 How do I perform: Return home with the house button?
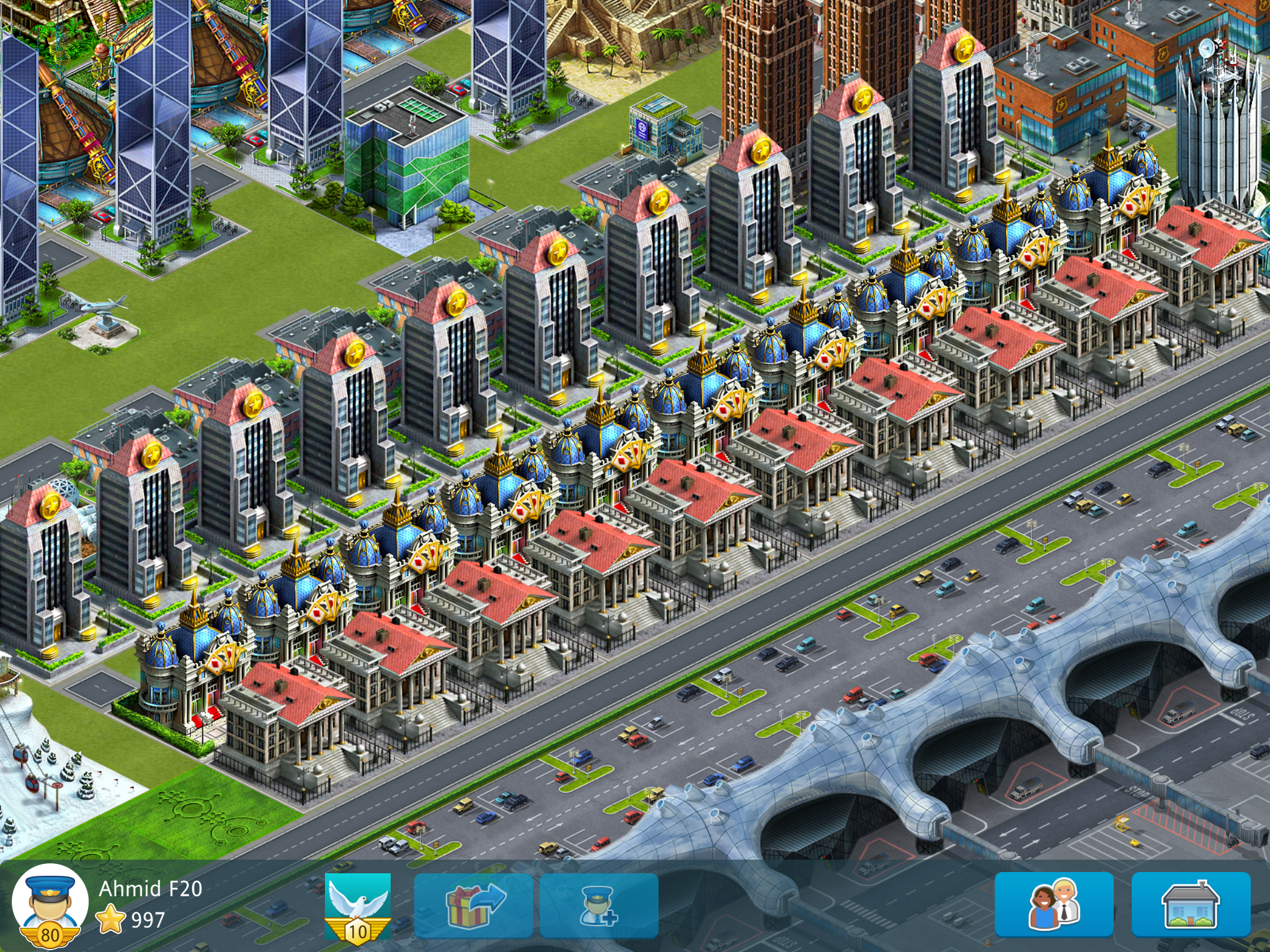pos(1191,904)
